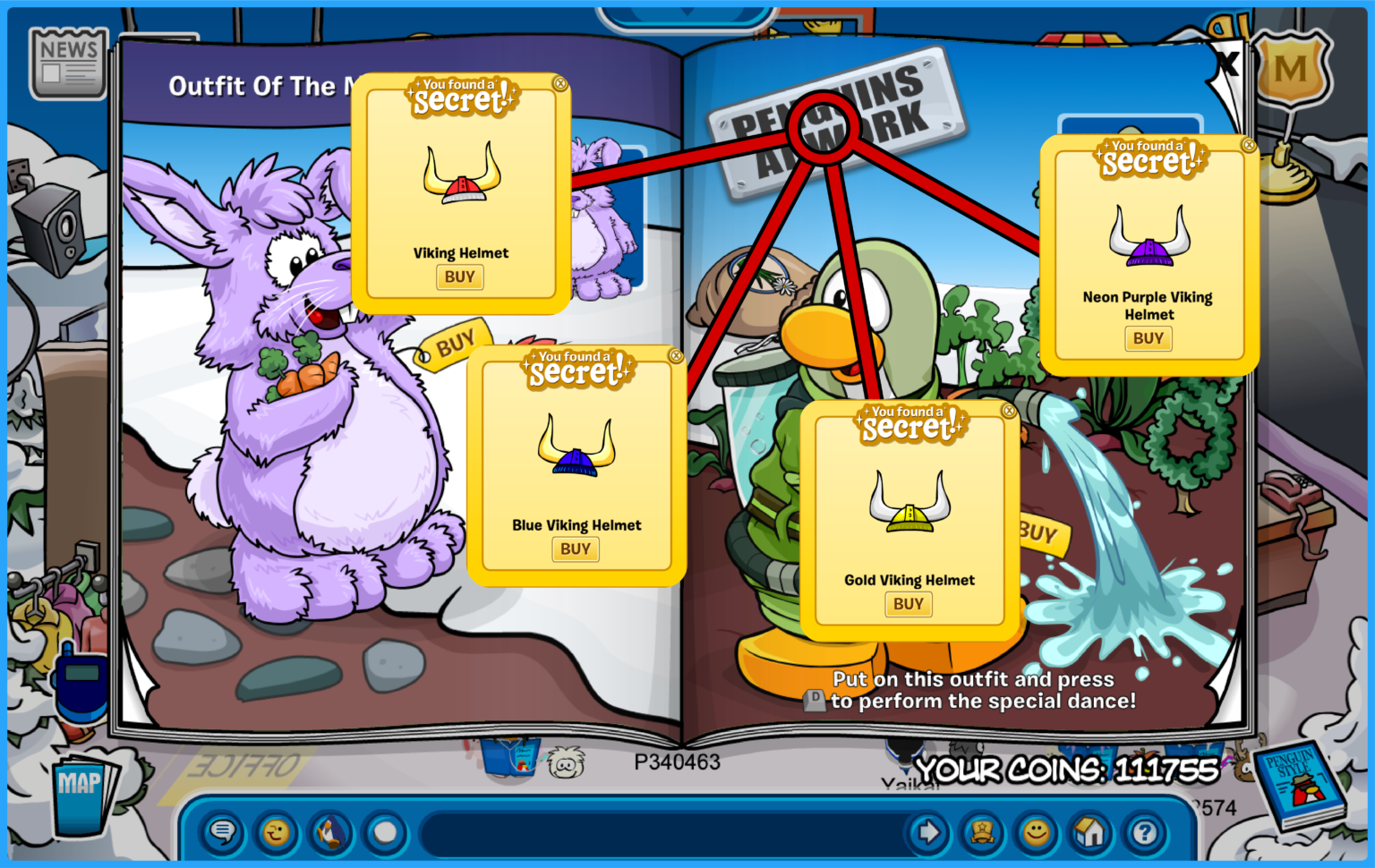
Task: Click the moderator badge icon near the toolbar right
Action: (983, 833)
